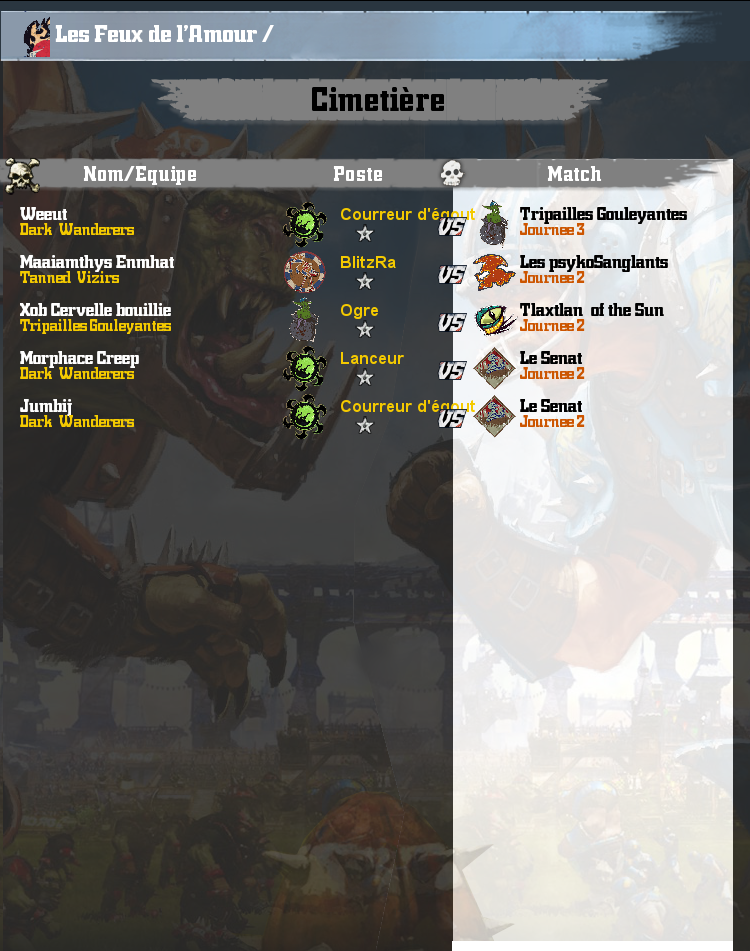
Task: Select dead player Weeut
Action: click(44, 214)
